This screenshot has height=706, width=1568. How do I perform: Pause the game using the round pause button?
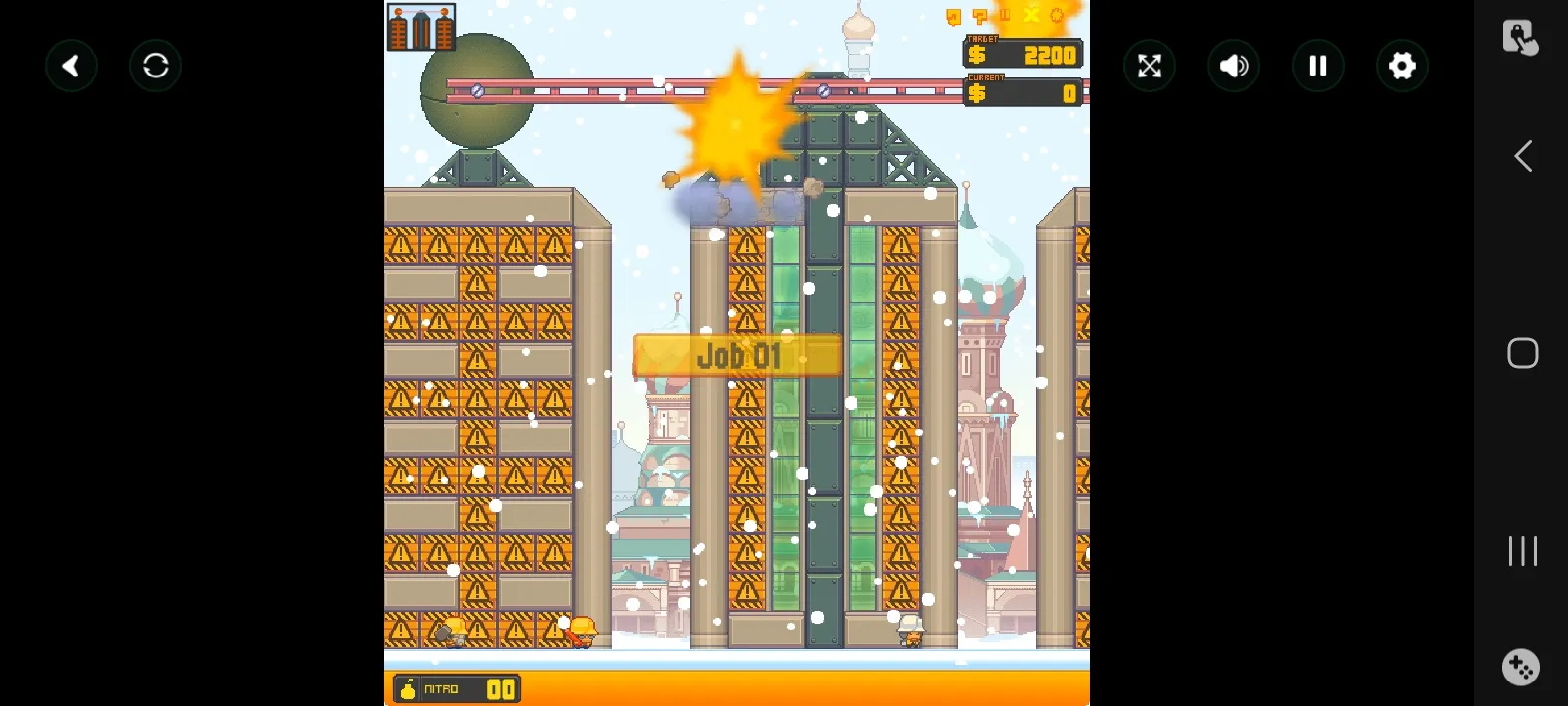pyautogui.click(x=1318, y=66)
